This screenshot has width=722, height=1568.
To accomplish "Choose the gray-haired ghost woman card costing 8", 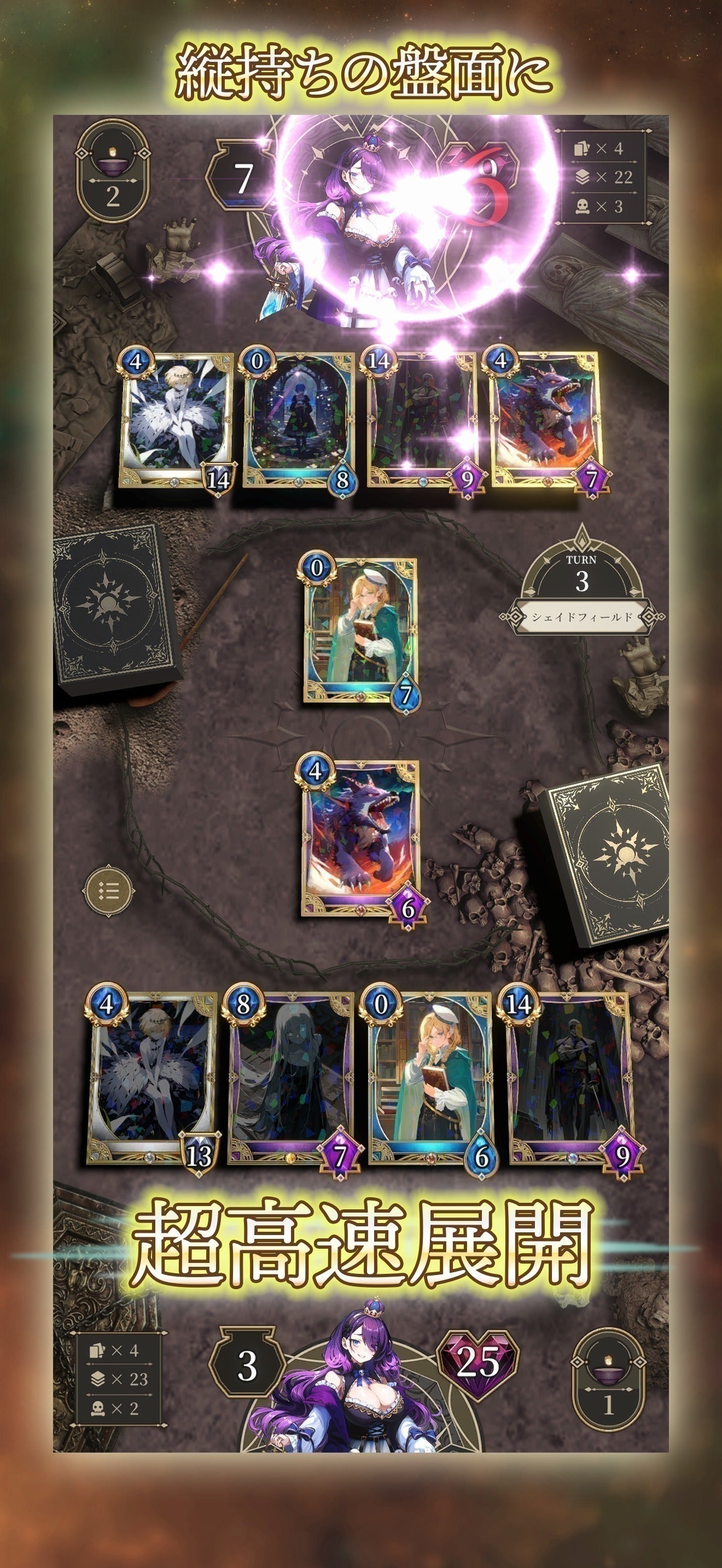I will pyautogui.click(x=291, y=1079).
